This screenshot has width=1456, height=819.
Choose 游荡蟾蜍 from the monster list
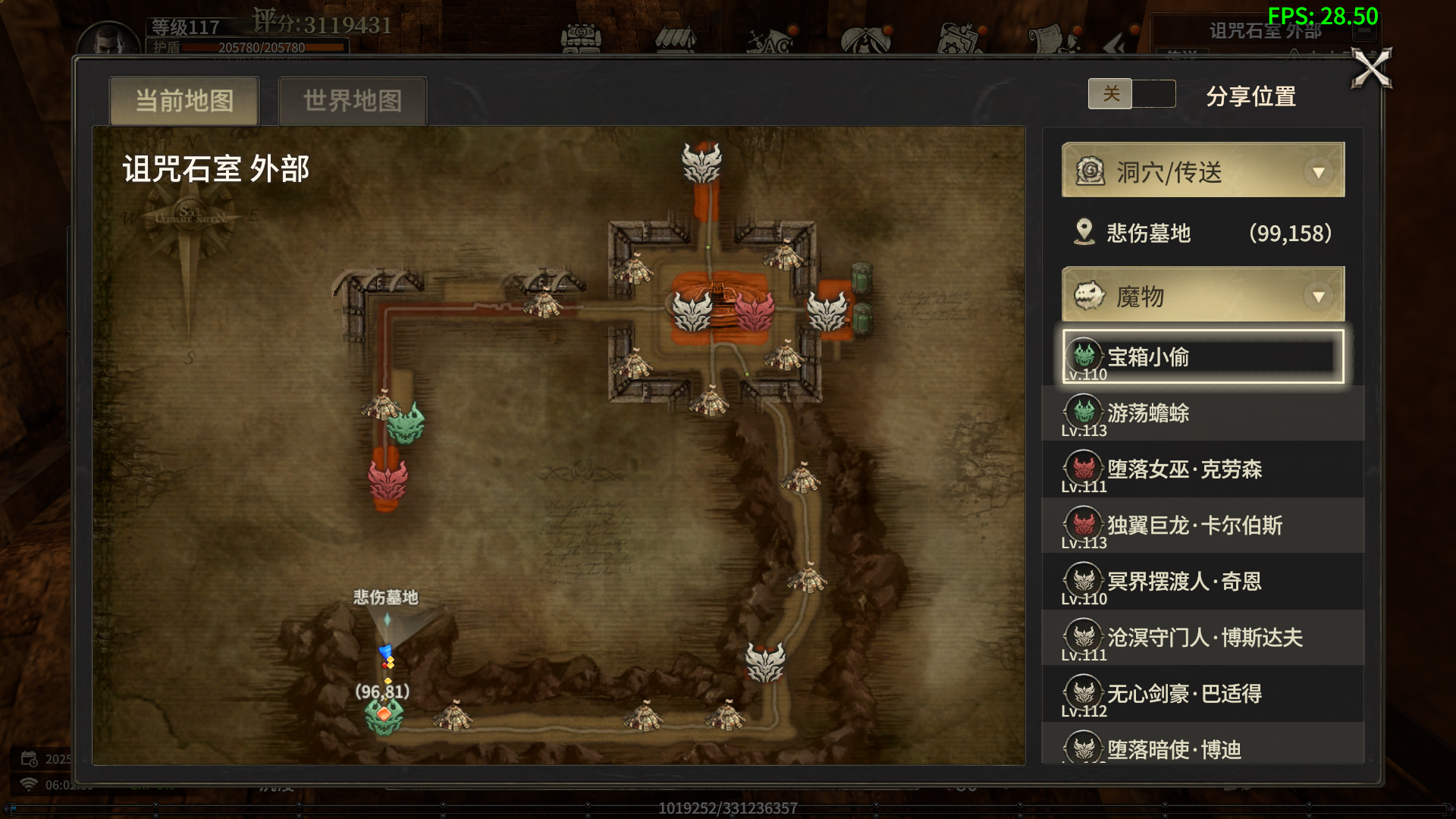[x=1203, y=413]
